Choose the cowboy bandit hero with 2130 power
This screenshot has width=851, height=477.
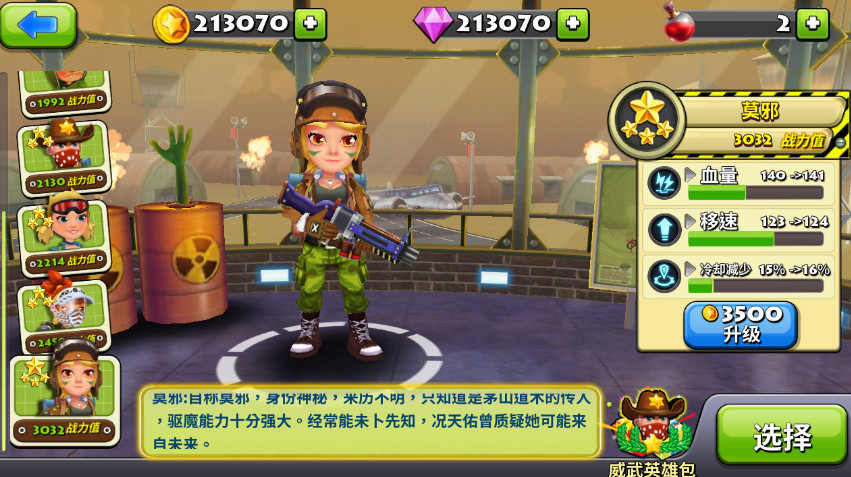click(x=64, y=157)
